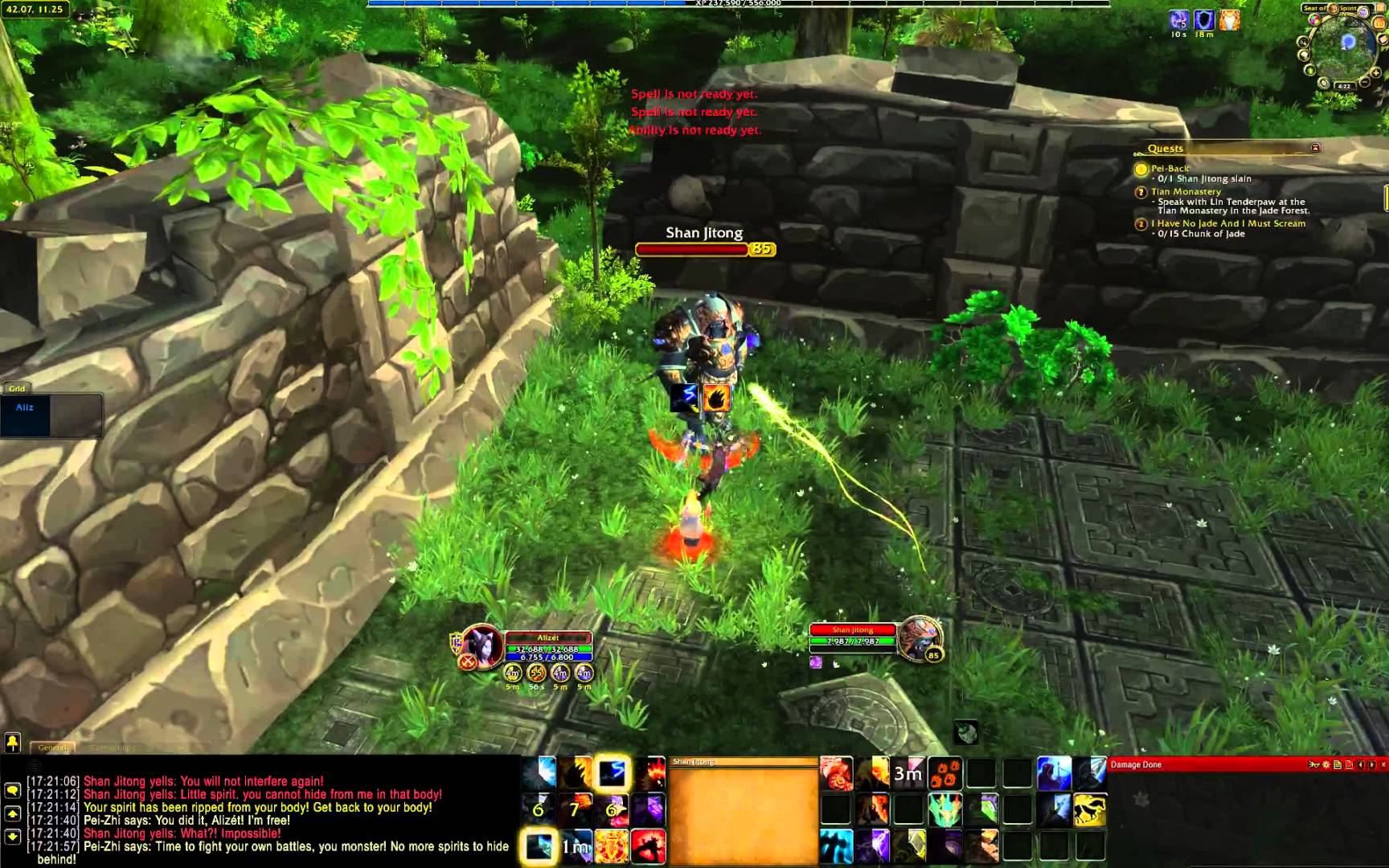Viewport: 1389px width, 868px height.
Task: Collapse the Quests tracker panel
Action: click(x=1315, y=148)
